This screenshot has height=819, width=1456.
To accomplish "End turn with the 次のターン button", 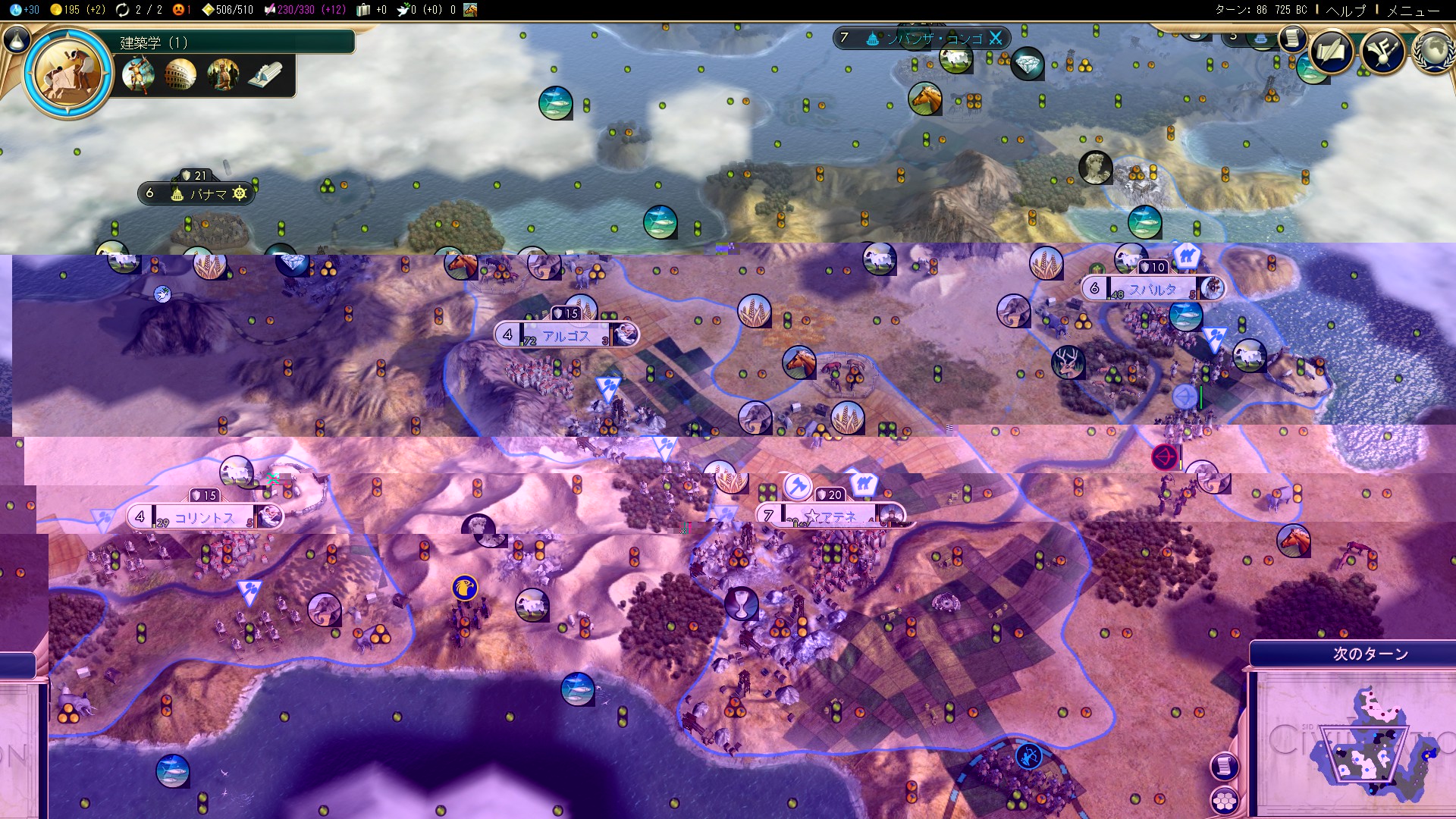I will pyautogui.click(x=1370, y=654).
